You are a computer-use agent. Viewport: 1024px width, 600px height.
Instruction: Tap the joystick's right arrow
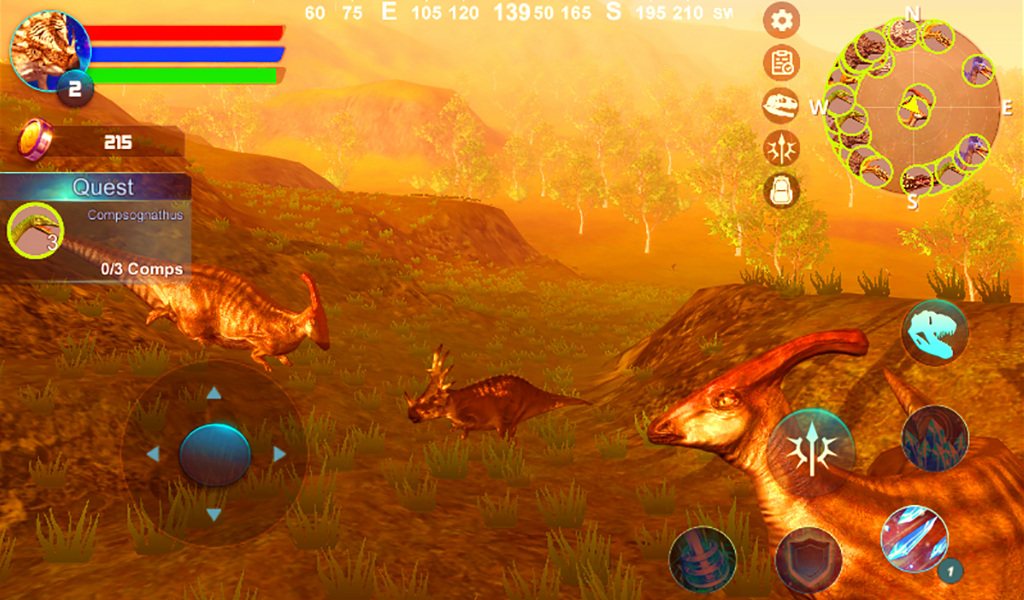[279, 455]
